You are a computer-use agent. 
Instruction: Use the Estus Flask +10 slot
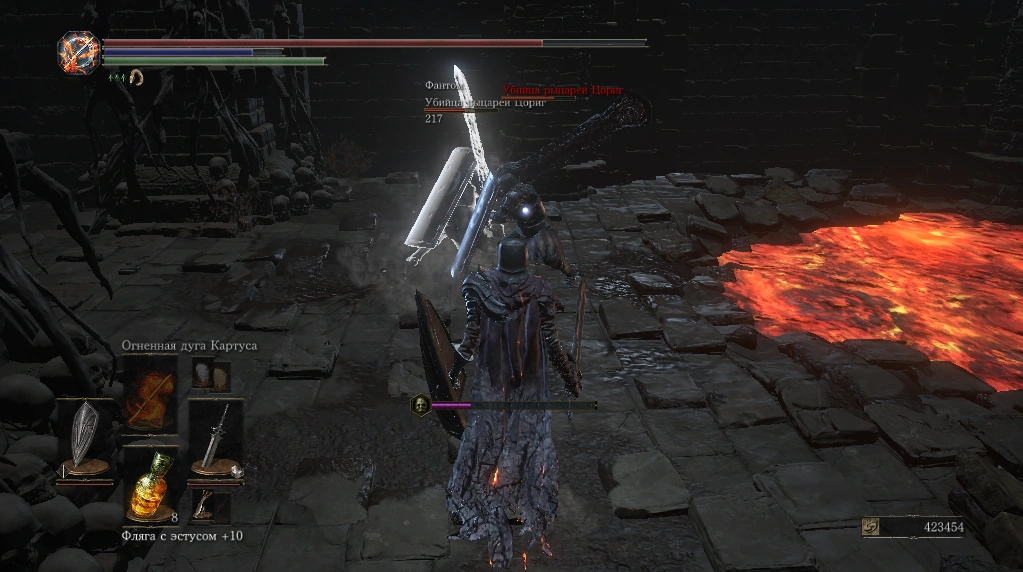(150, 487)
